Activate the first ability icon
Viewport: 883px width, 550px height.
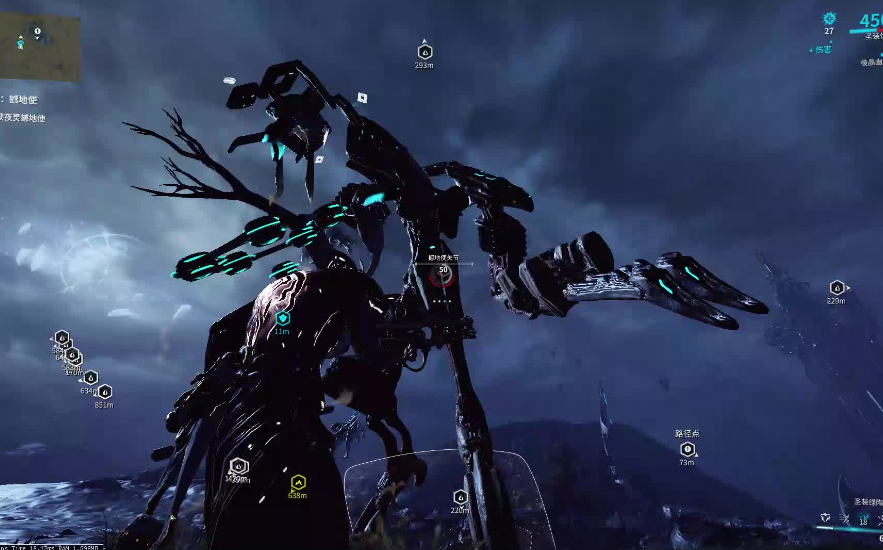[825, 517]
